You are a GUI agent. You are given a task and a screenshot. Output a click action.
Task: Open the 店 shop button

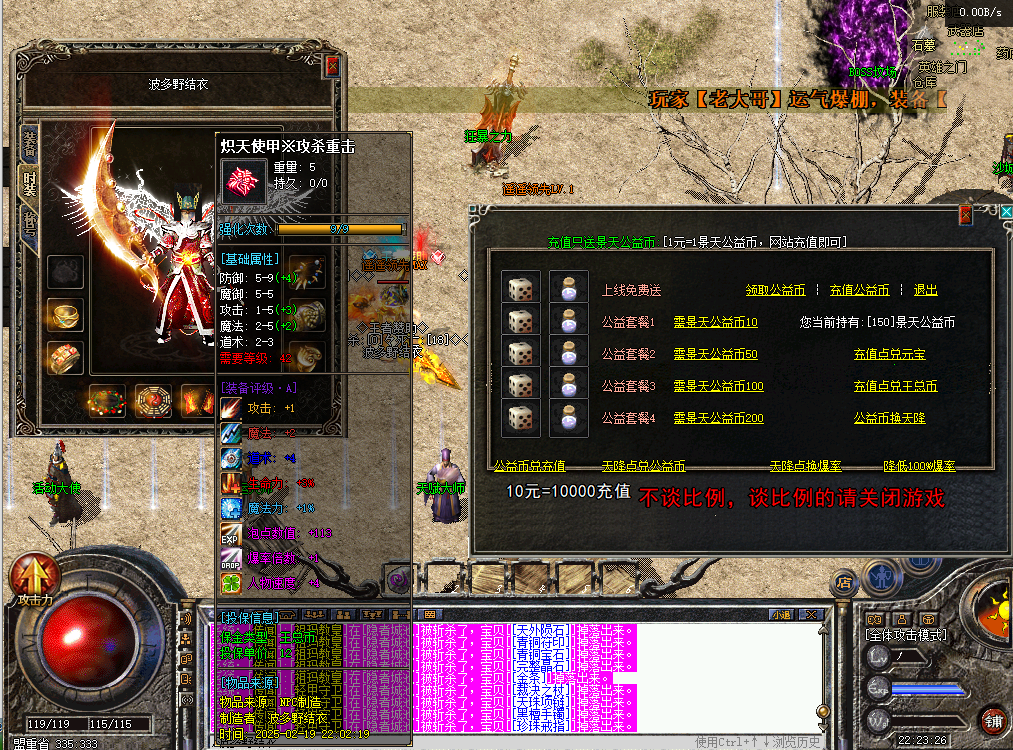845,581
